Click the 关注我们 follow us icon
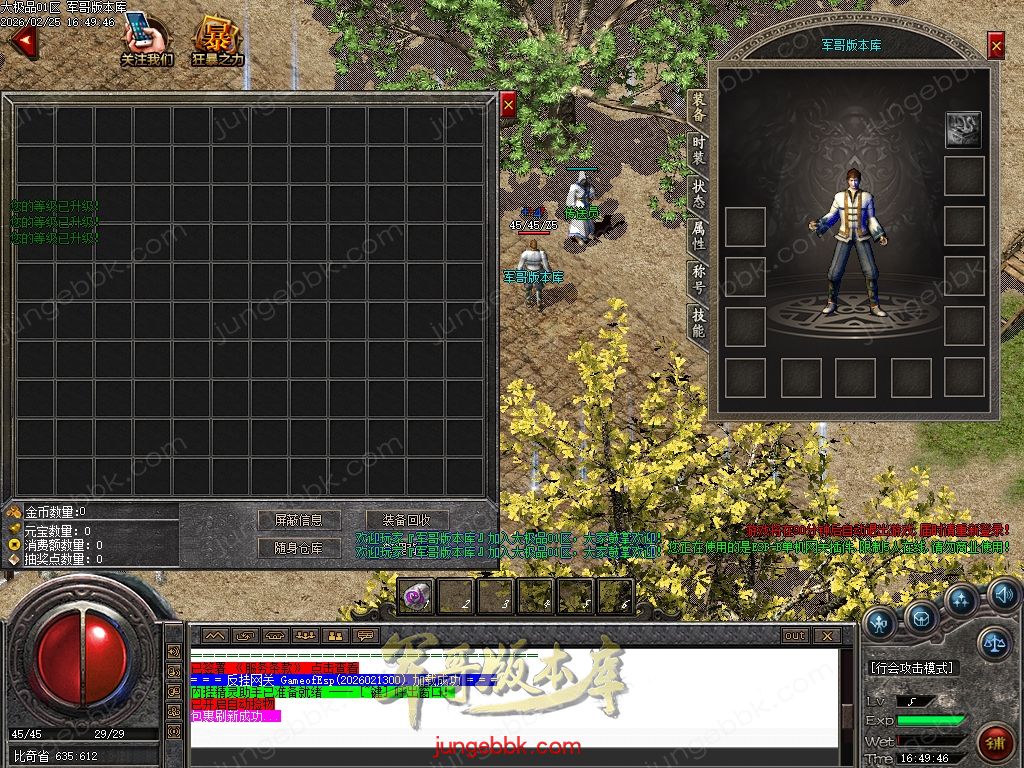 point(147,40)
